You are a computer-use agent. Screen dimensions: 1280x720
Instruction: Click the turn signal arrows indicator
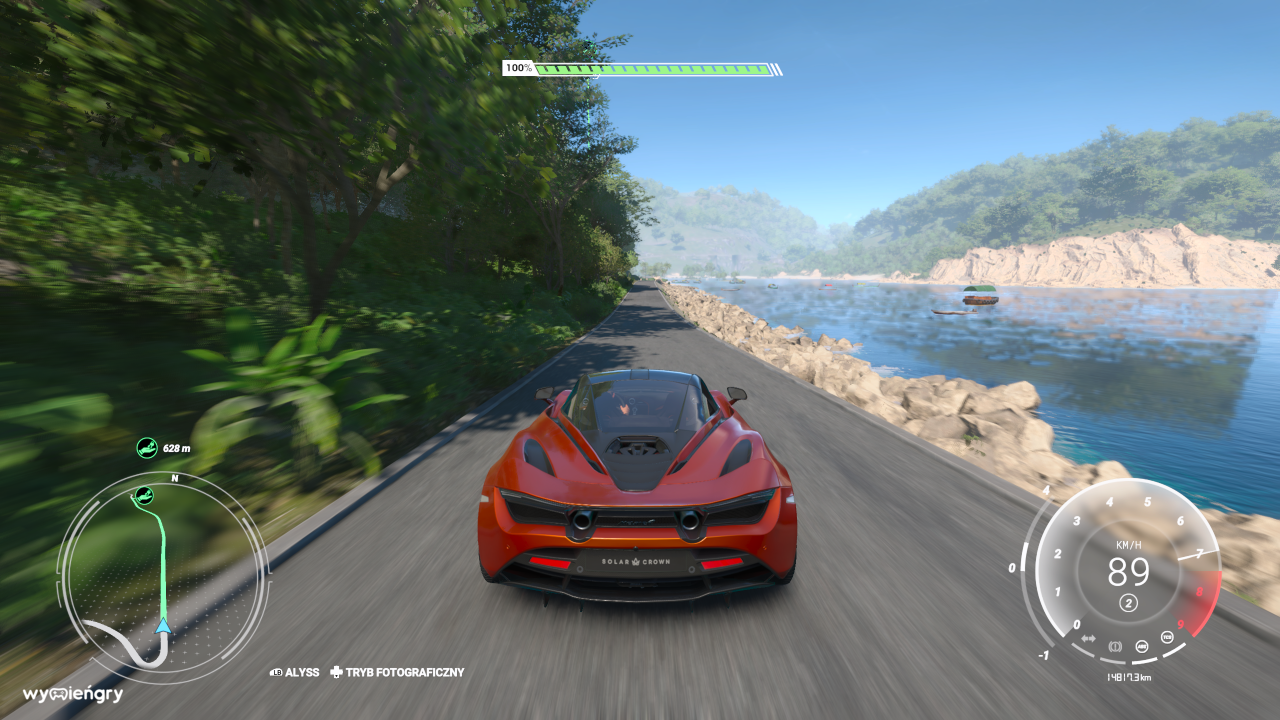click(1088, 638)
